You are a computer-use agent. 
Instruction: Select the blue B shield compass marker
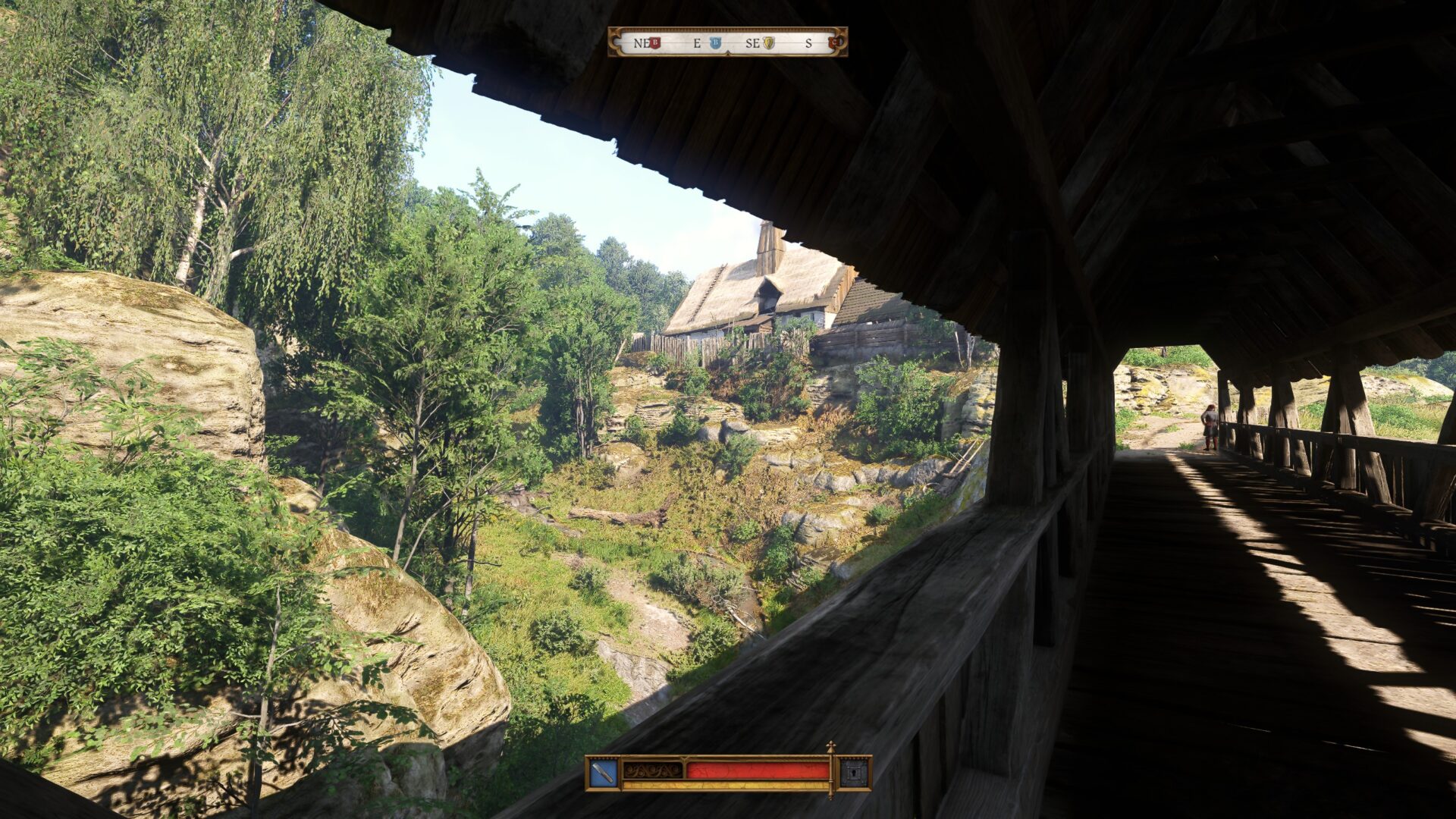715,43
